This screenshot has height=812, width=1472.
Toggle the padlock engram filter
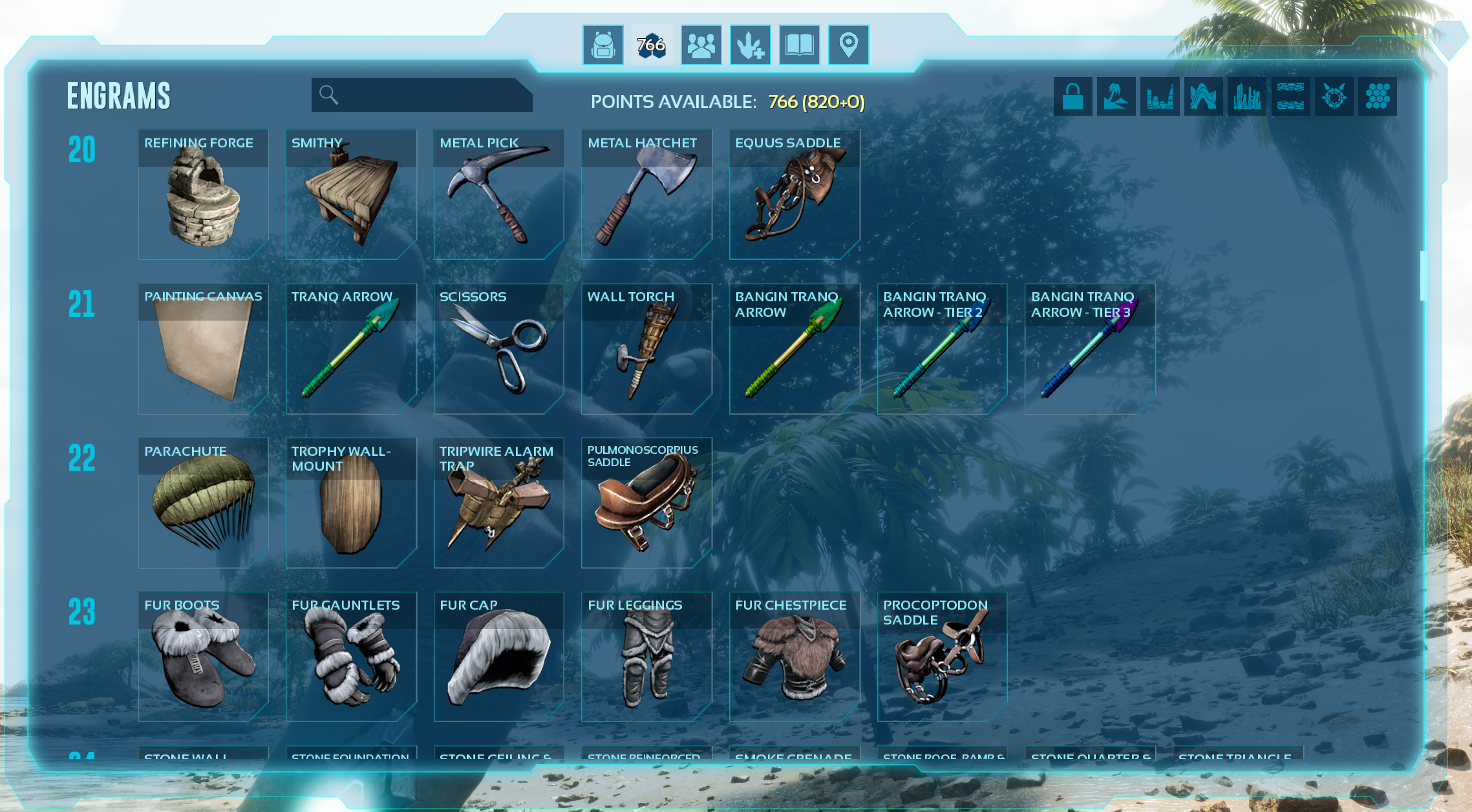tap(1072, 97)
